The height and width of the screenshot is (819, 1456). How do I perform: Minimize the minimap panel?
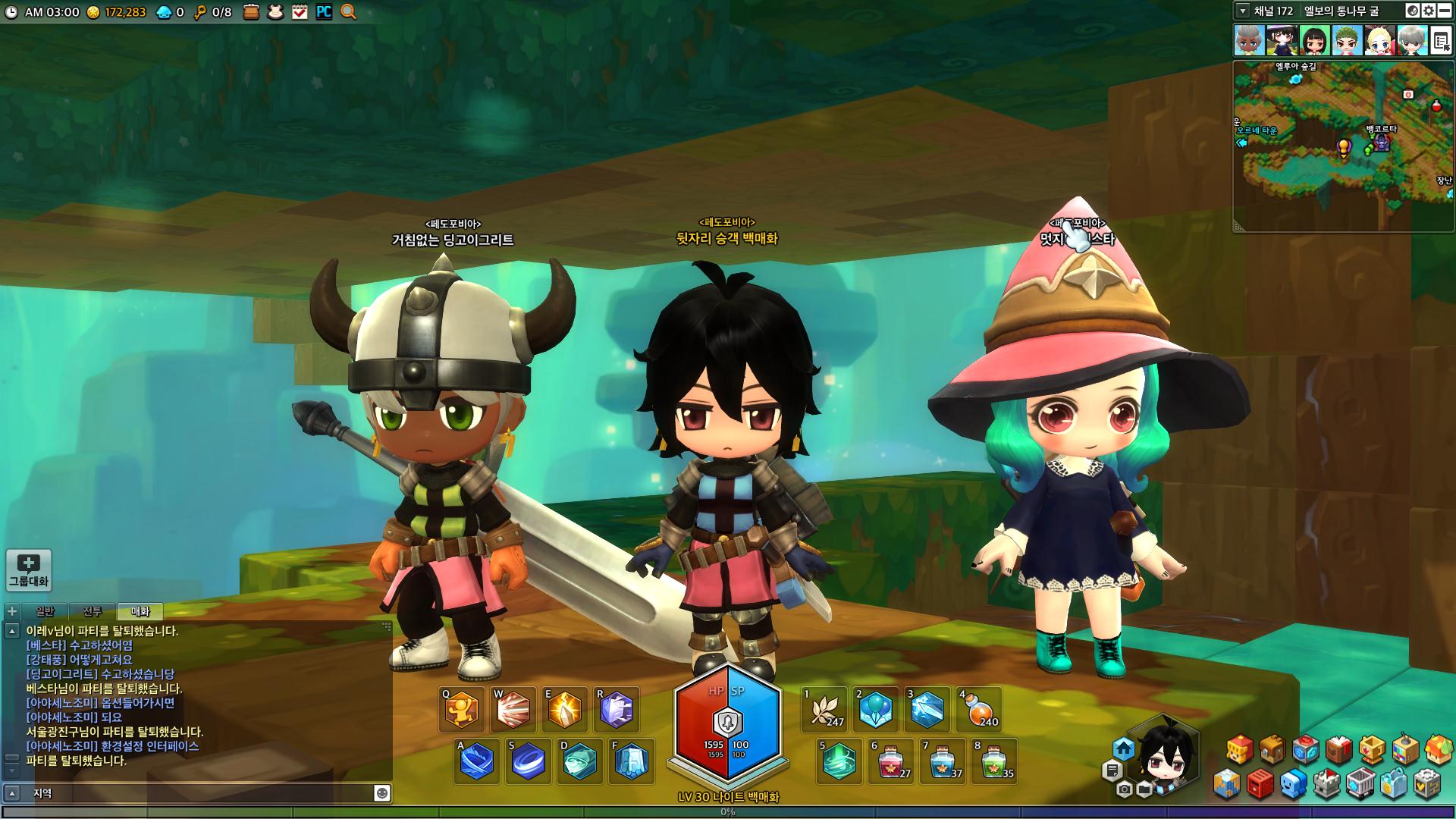(x=1445, y=11)
